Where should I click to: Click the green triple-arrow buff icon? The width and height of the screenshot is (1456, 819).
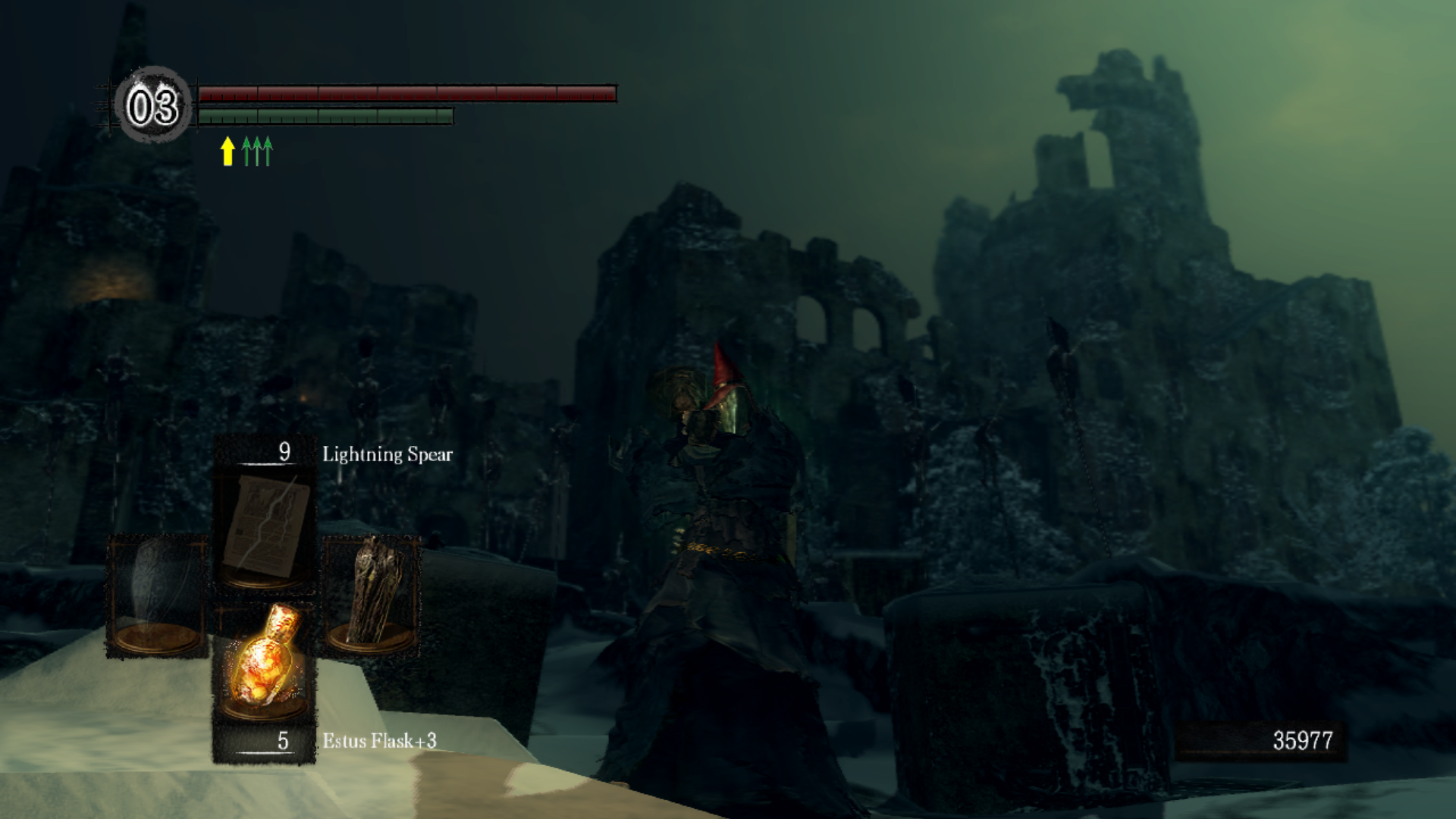click(257, 151)
